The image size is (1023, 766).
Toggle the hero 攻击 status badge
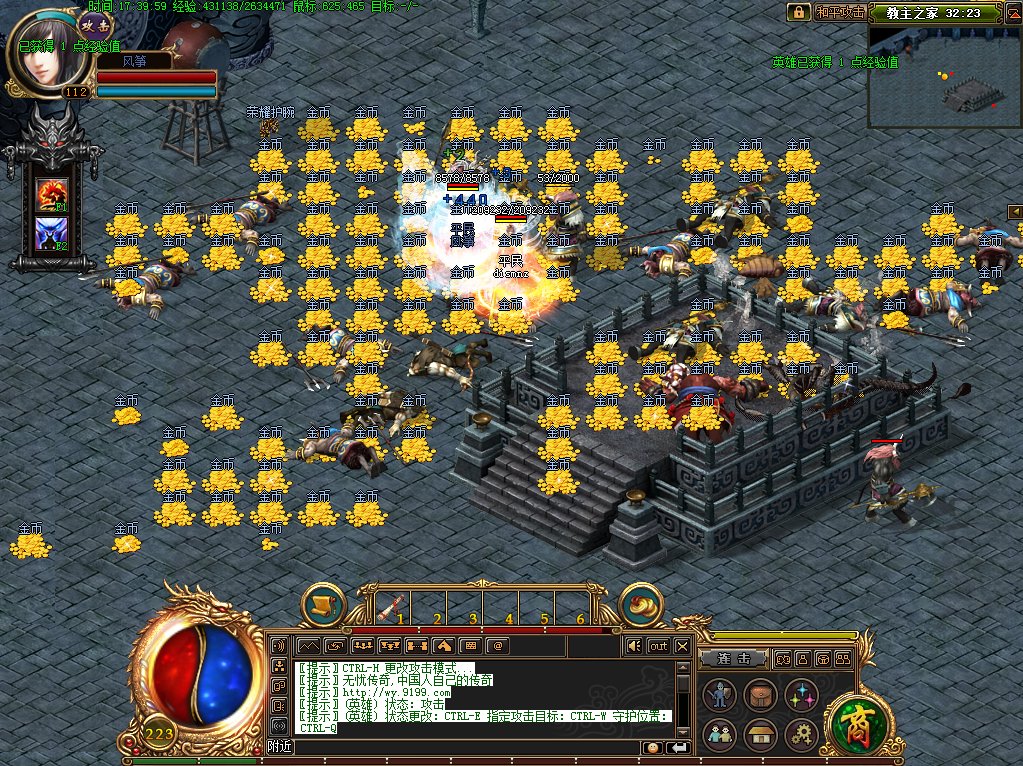(96, 23)
